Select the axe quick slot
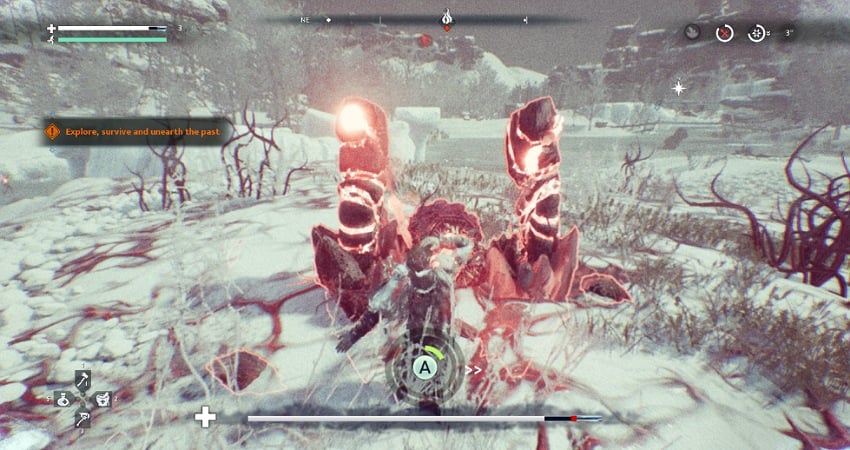850x450 pixels. coord(83,378)
